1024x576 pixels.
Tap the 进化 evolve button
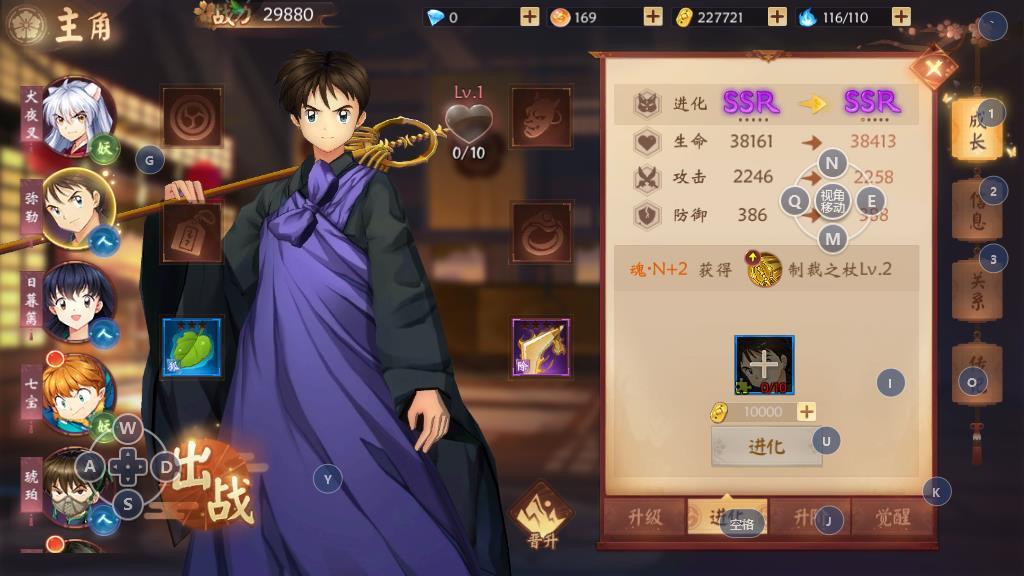[766, 447]
